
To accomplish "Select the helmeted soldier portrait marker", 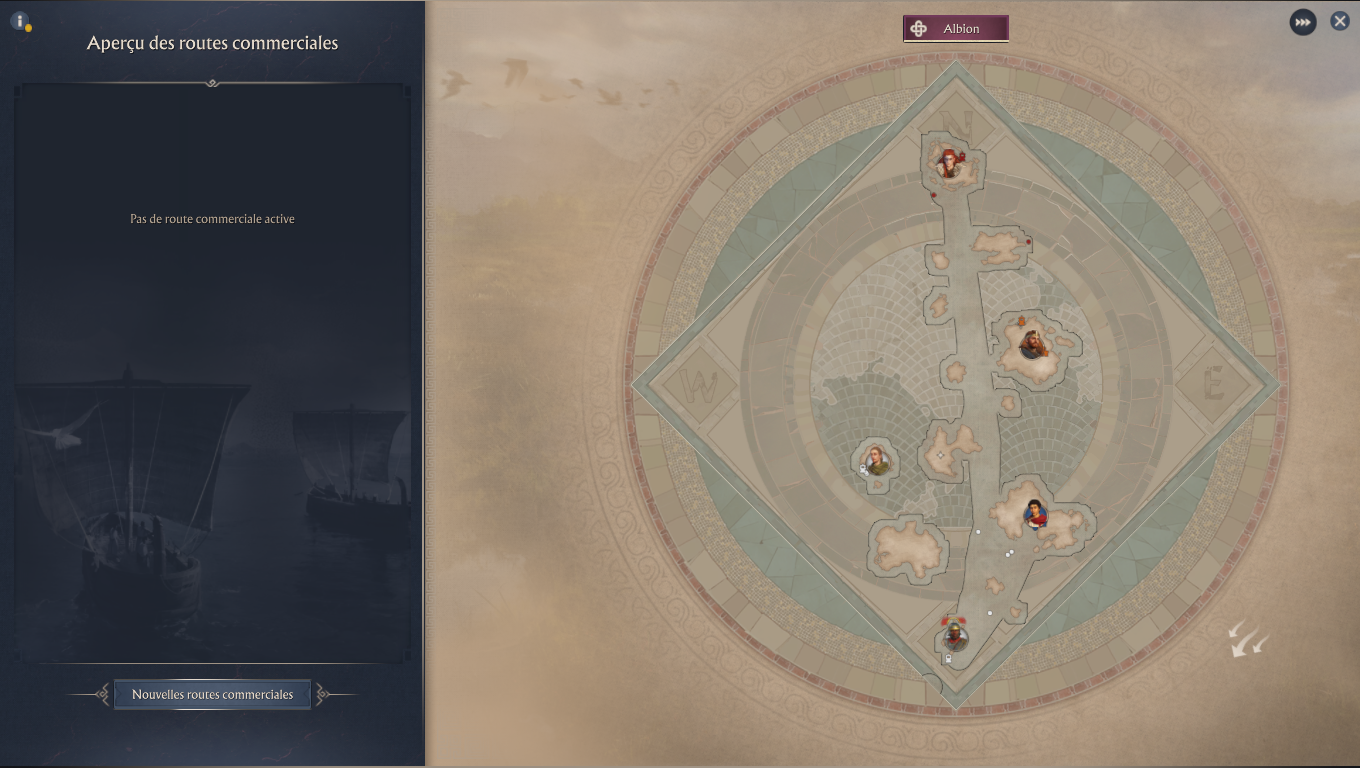I will pos(955,636).
